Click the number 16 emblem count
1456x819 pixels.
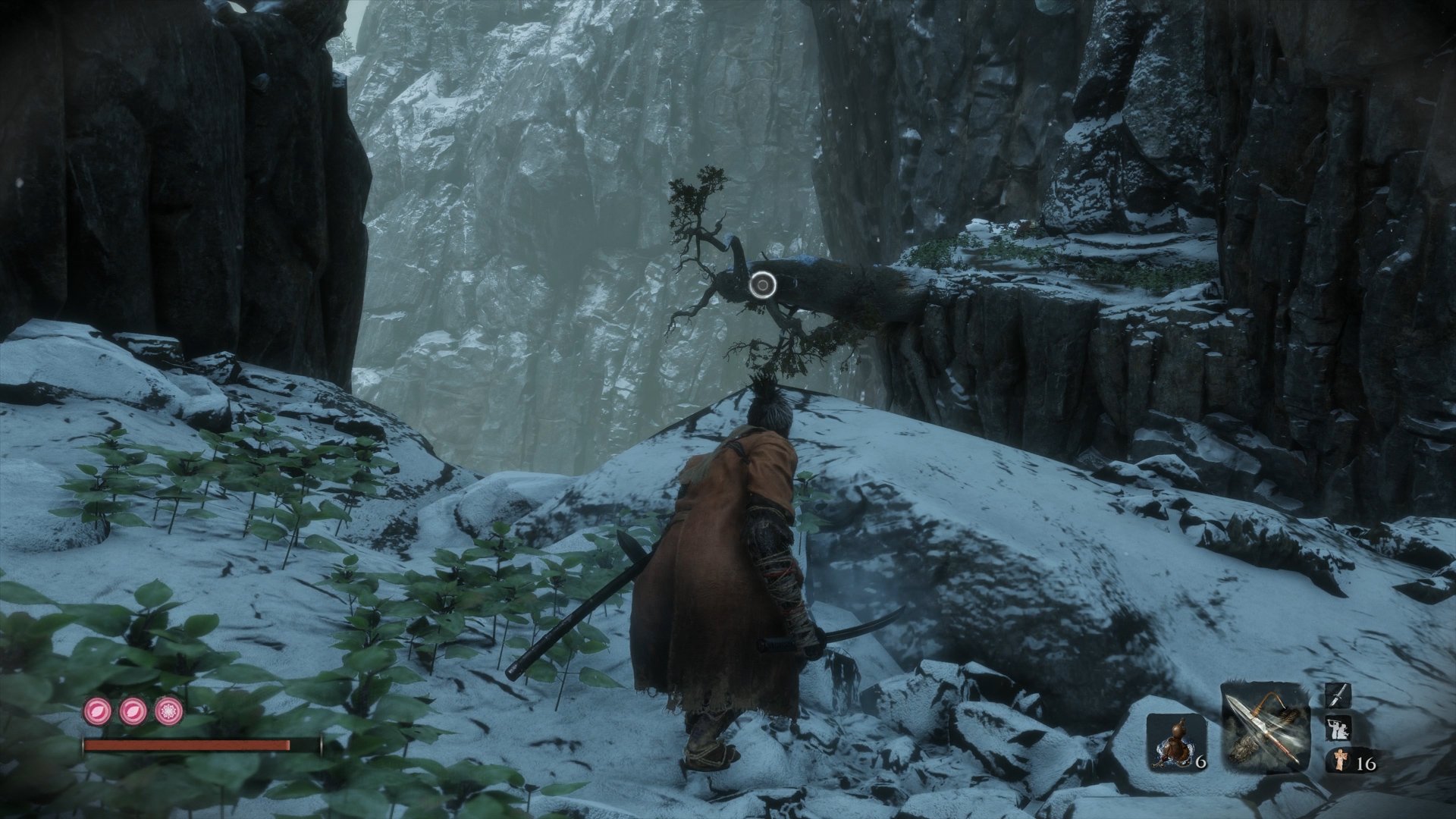pos(1365,764)
